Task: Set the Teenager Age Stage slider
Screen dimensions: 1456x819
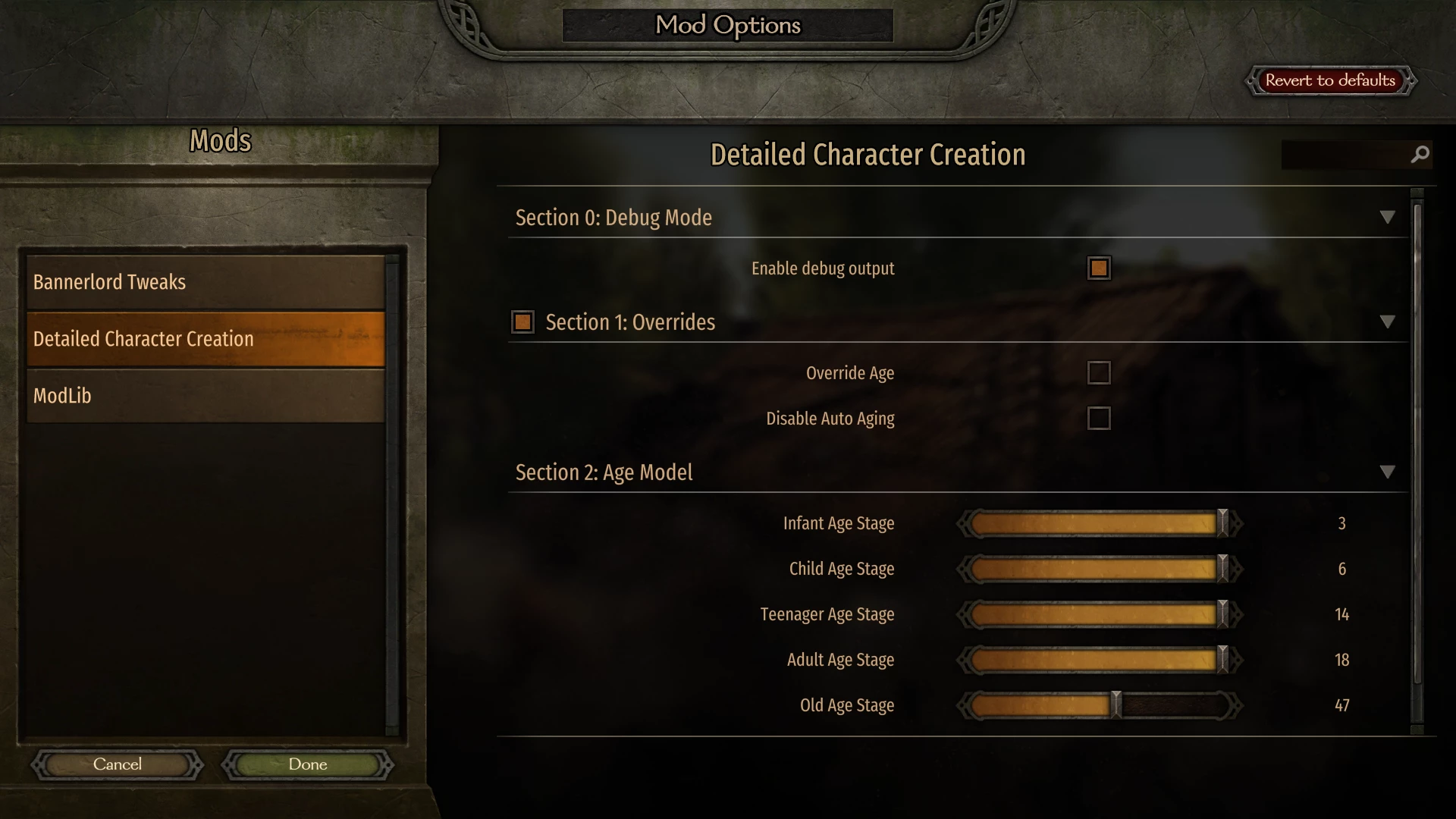Action: pos(1099,614)
